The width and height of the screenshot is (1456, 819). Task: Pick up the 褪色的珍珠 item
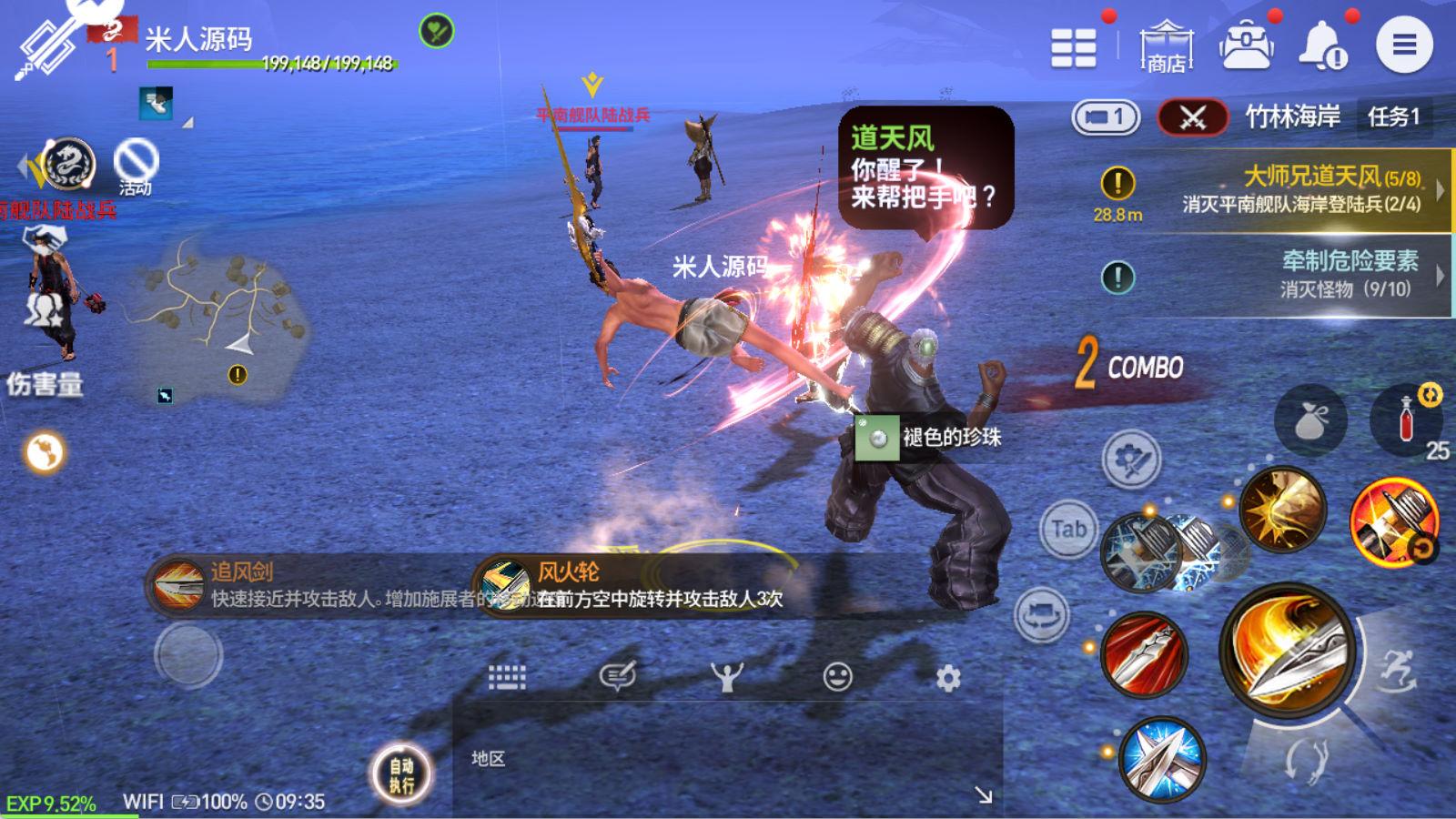pyautogui.click(x=928, y=438)
